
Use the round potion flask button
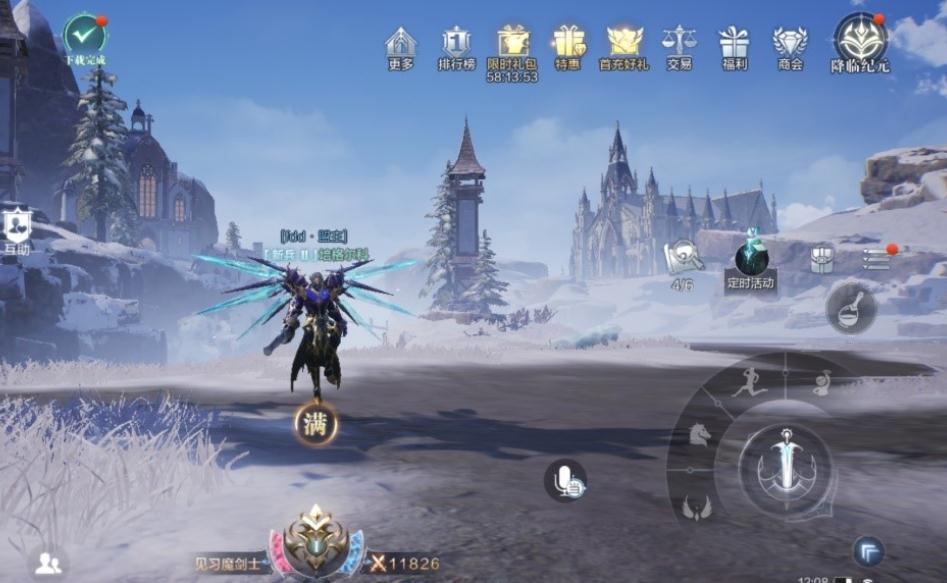(x=851, y=308)
